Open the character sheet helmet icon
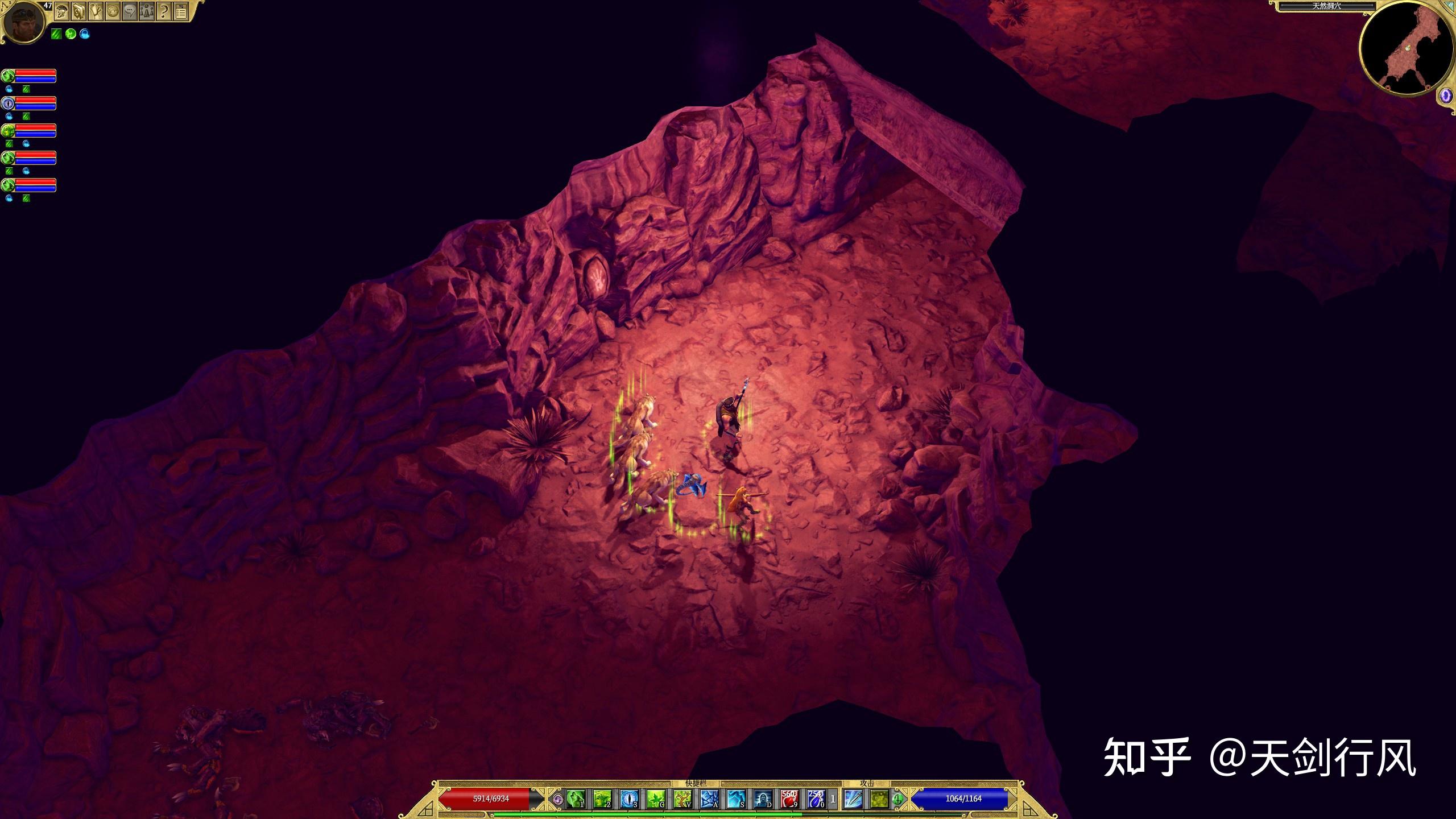1456x819 pixels. point(61,11)
